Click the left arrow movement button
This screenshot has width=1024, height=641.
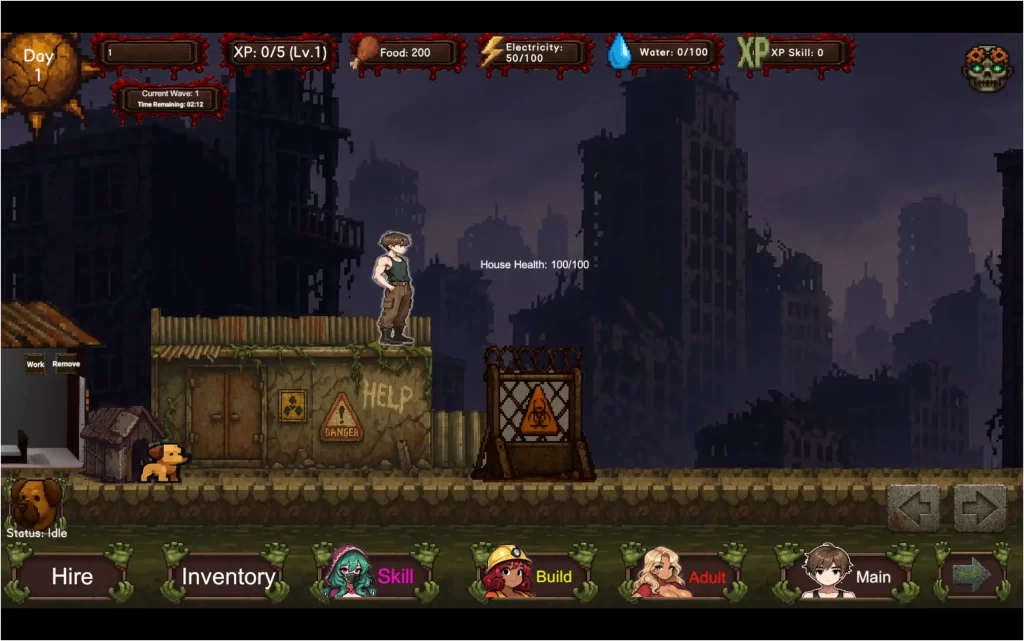(914, 508)
